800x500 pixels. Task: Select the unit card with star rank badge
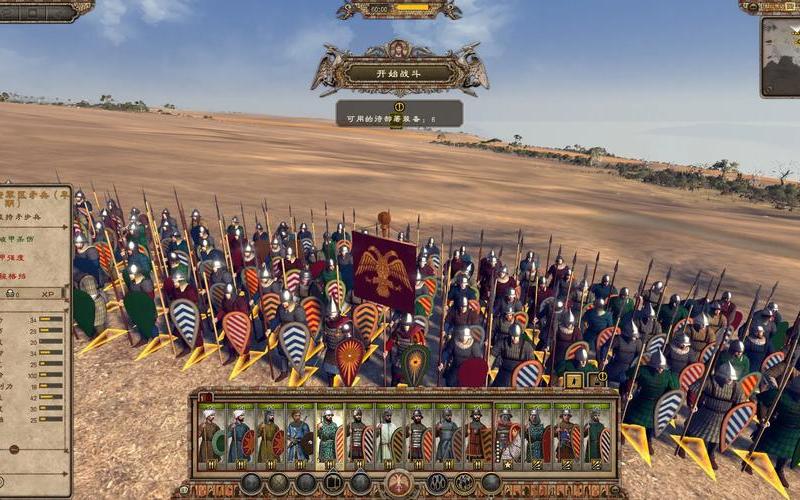[x=507, y=436]
